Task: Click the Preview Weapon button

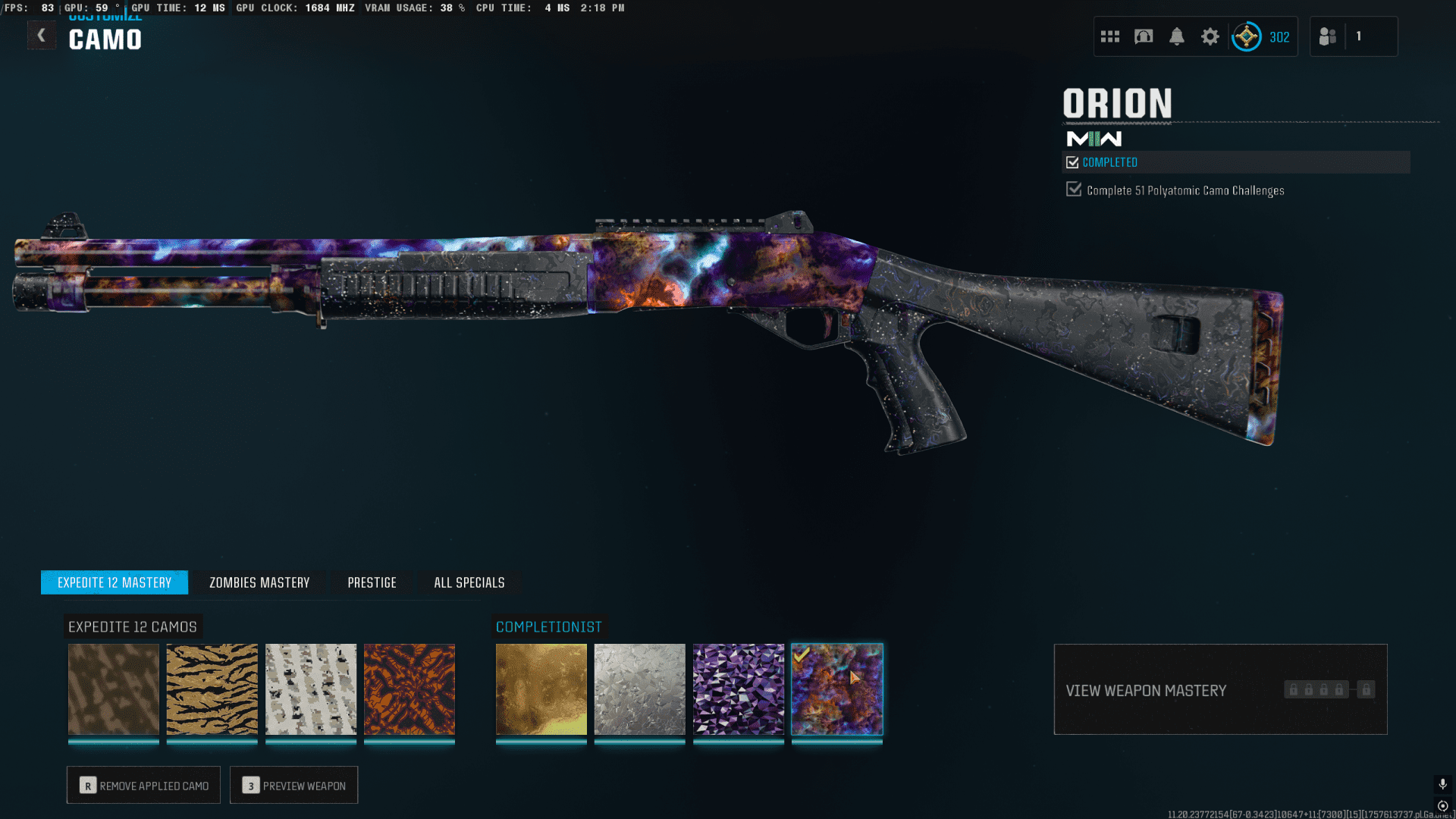Action: pos(294,786)
